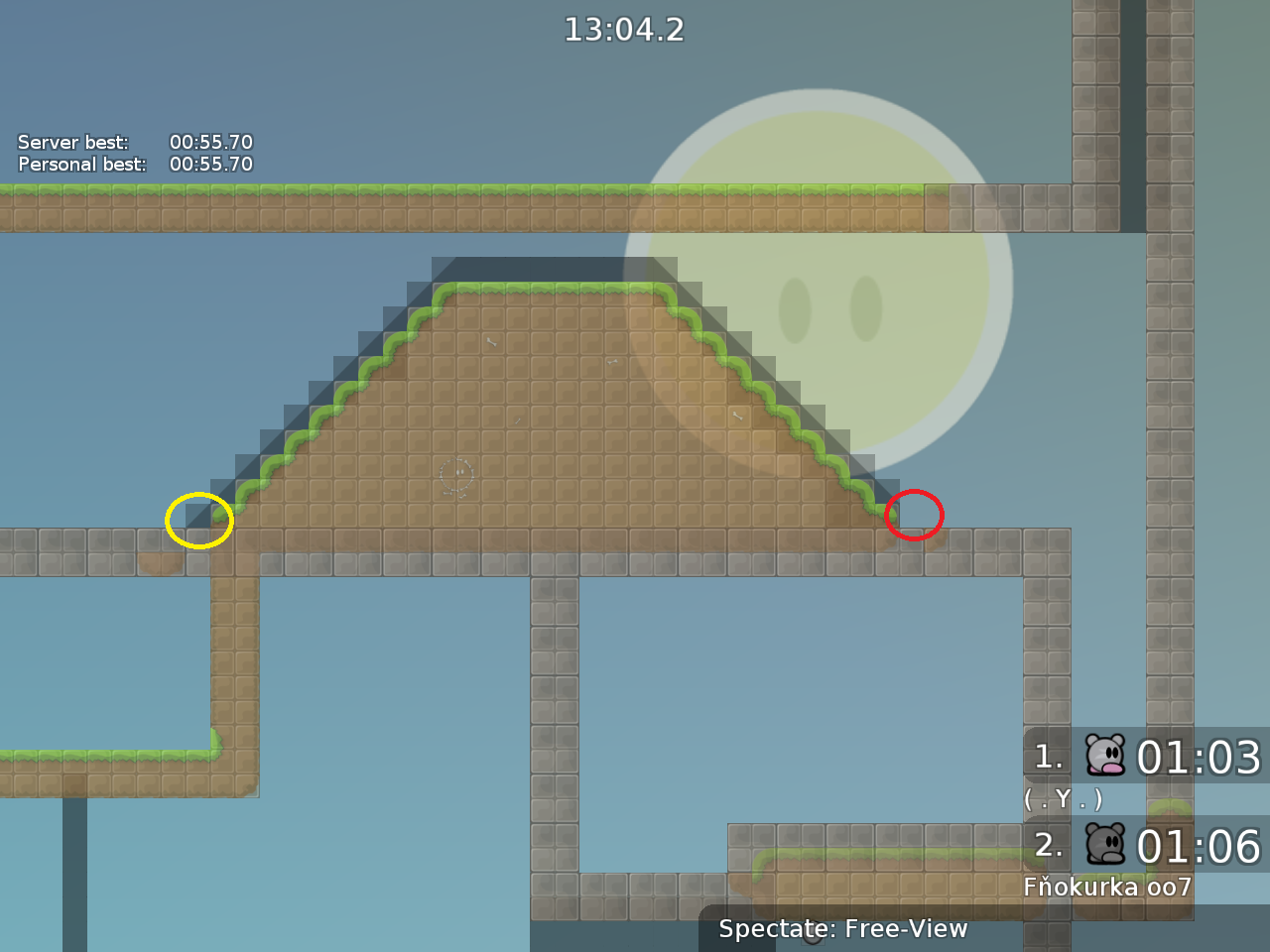Screen dimensions: 1270x952
Task: Click the yellow circle marker on the map
Action: 199,519
